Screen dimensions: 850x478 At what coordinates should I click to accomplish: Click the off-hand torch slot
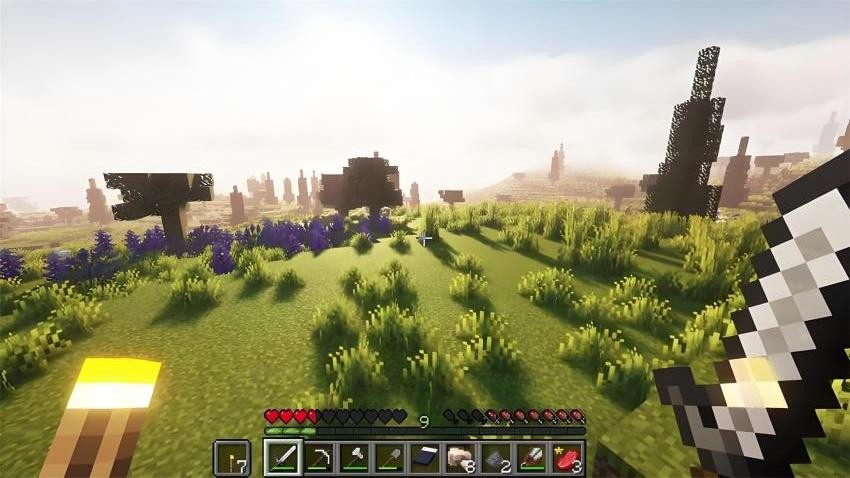pos(232,458)
